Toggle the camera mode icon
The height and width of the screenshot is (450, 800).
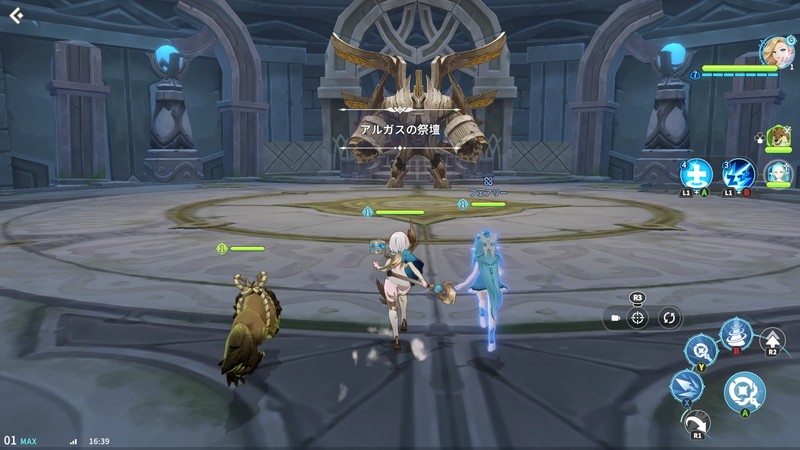click(615, 318)
